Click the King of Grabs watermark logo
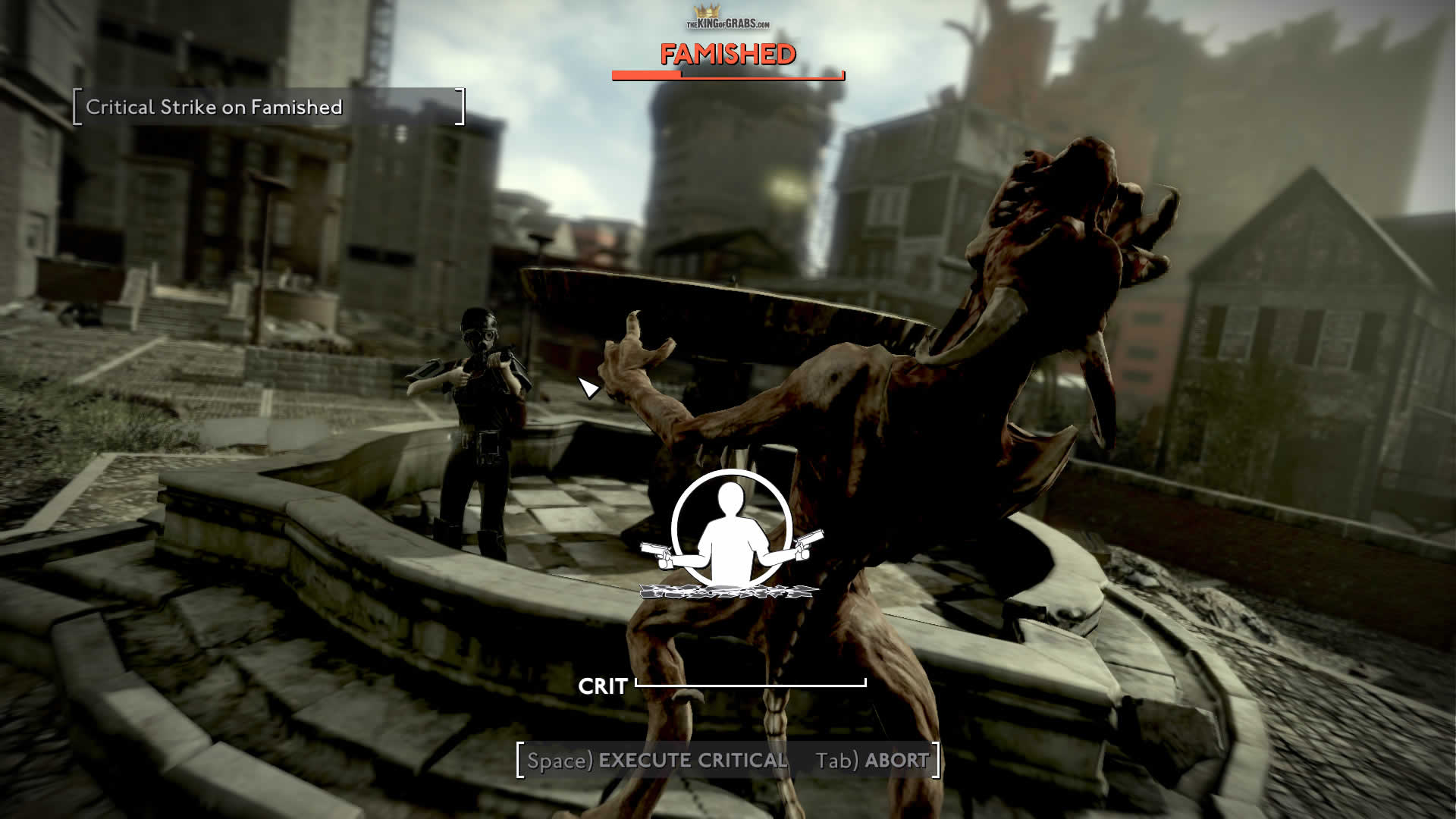This screenshot has width=1456, height=819. (x=727, y=18)
